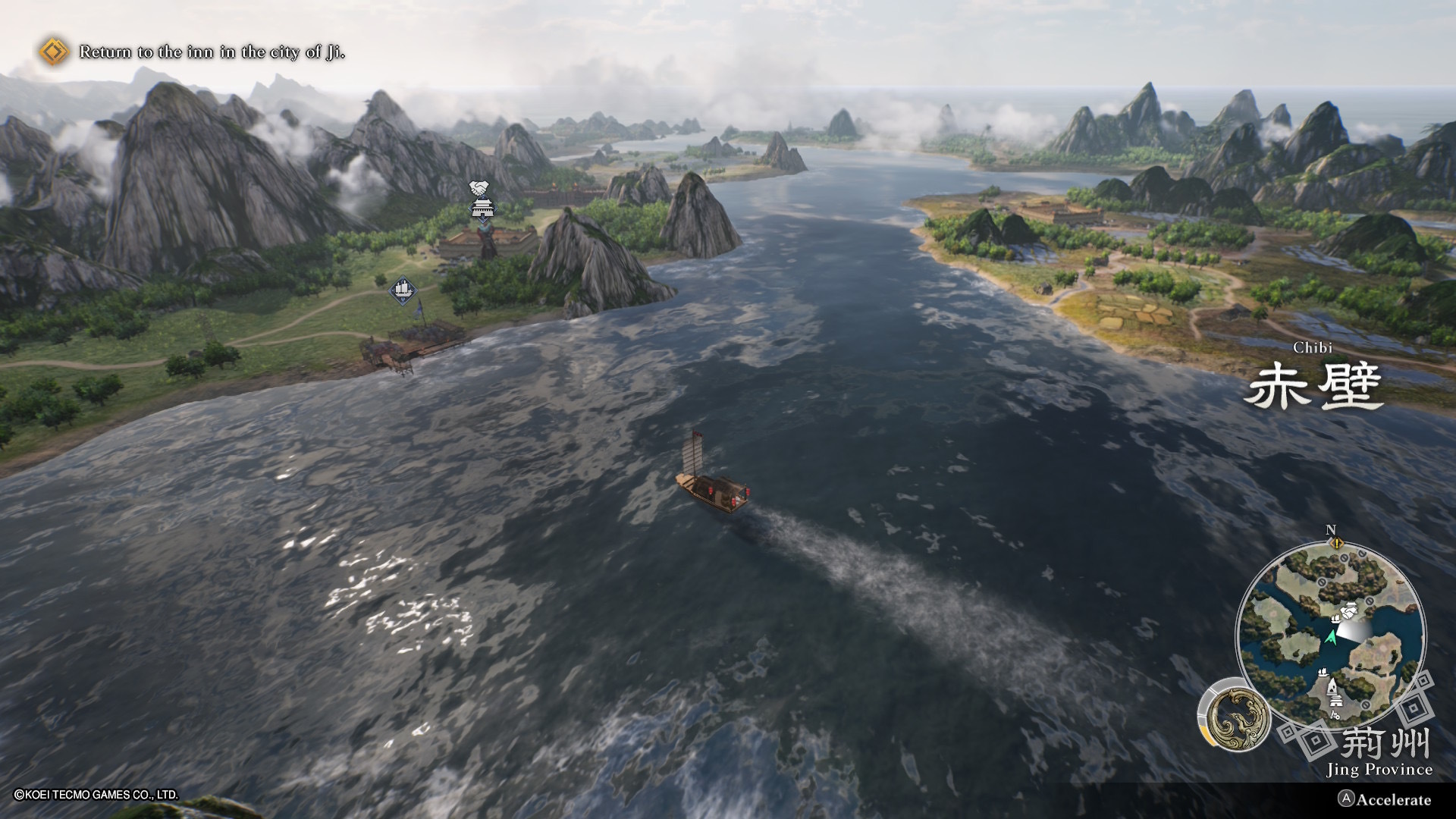Open the circular minimap

(x=1330, y=634)
